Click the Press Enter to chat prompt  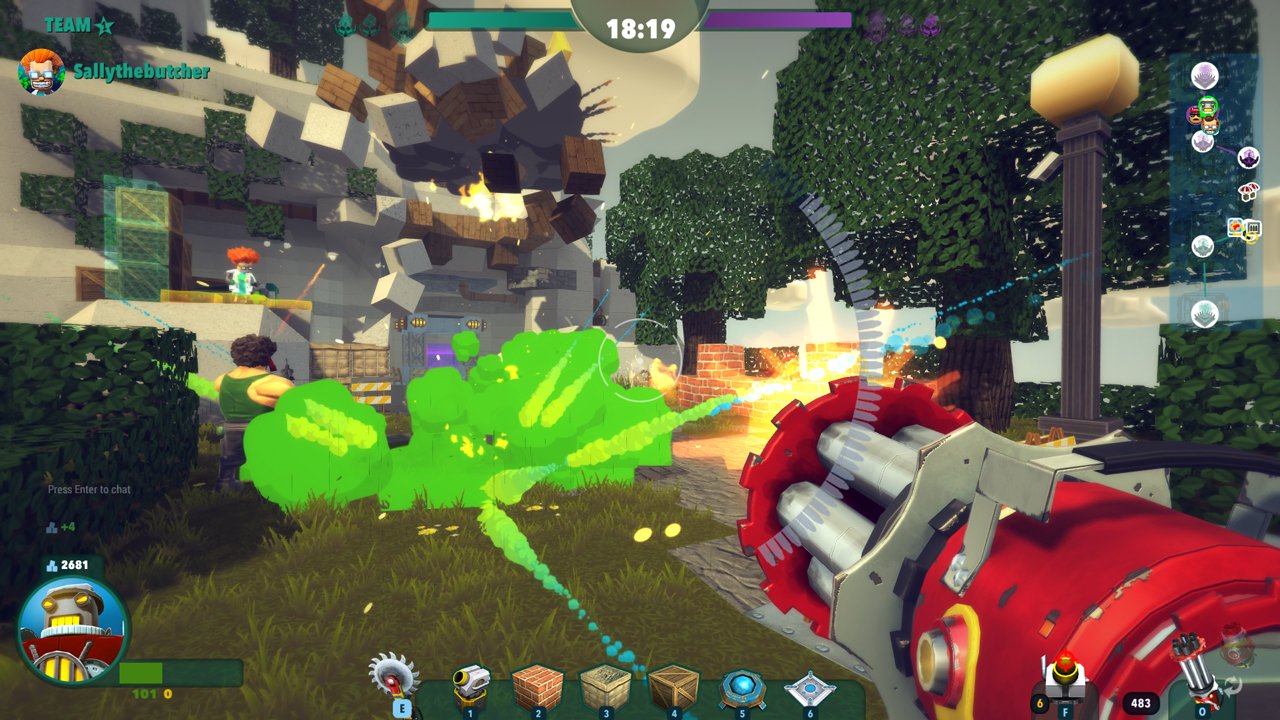point(89,490)
